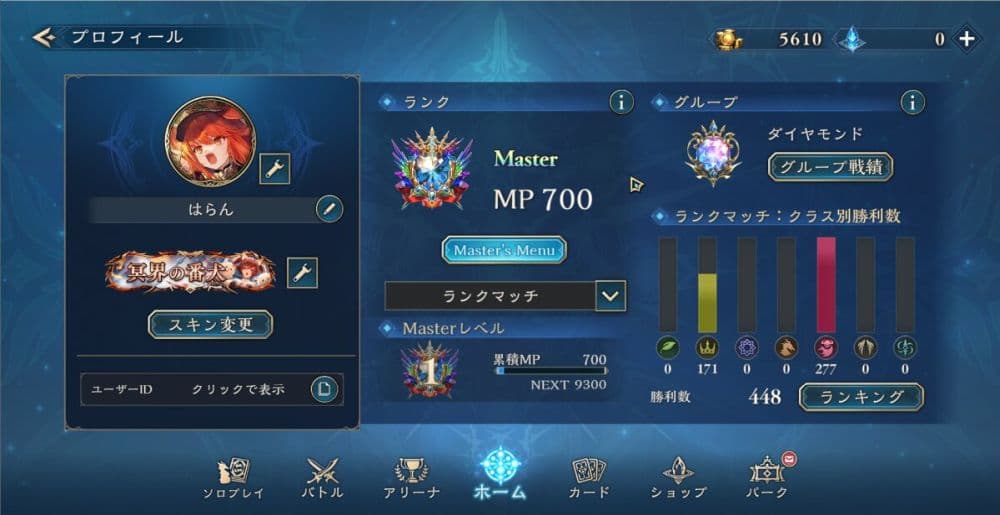Show group info with the グループ info icon

(x=911, y=102)
